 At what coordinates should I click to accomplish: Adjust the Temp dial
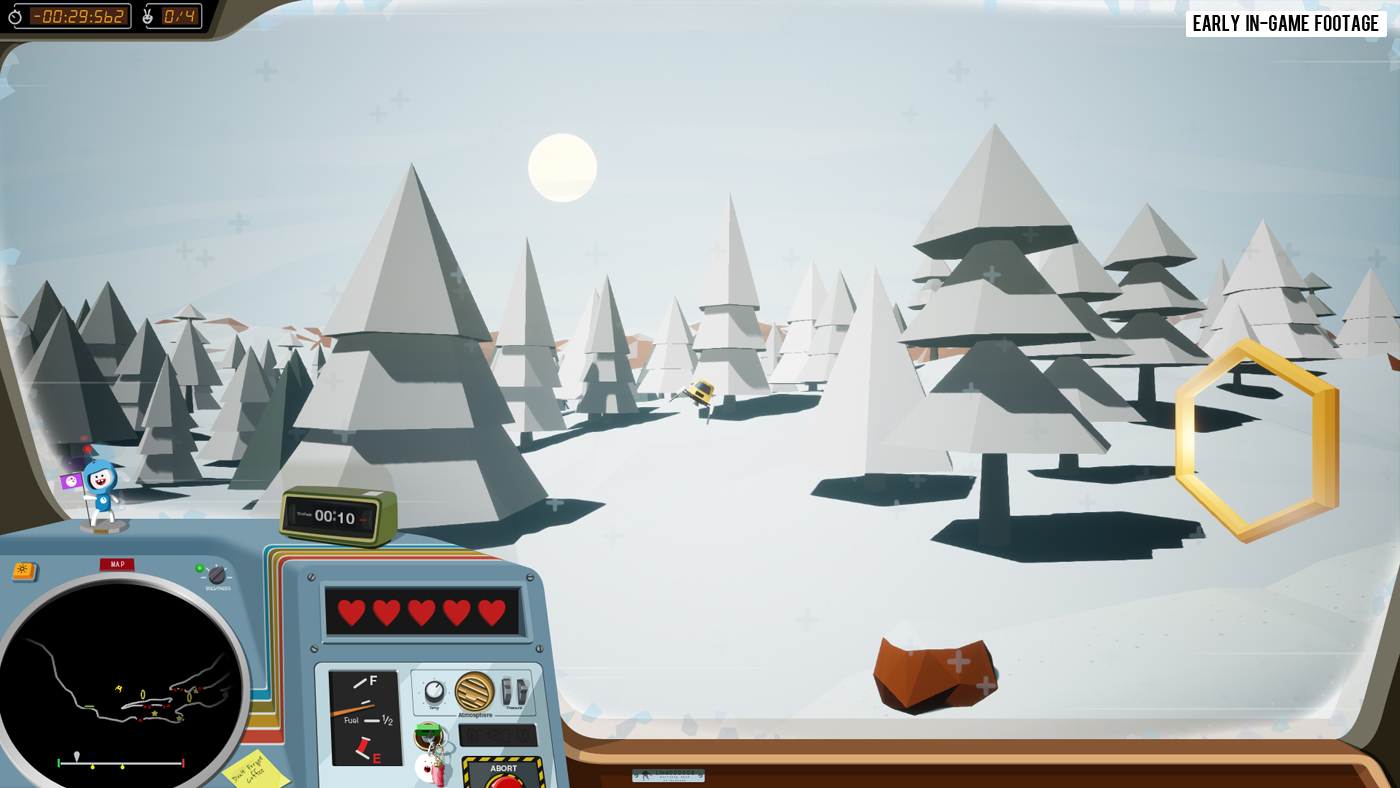pos(434,692)
